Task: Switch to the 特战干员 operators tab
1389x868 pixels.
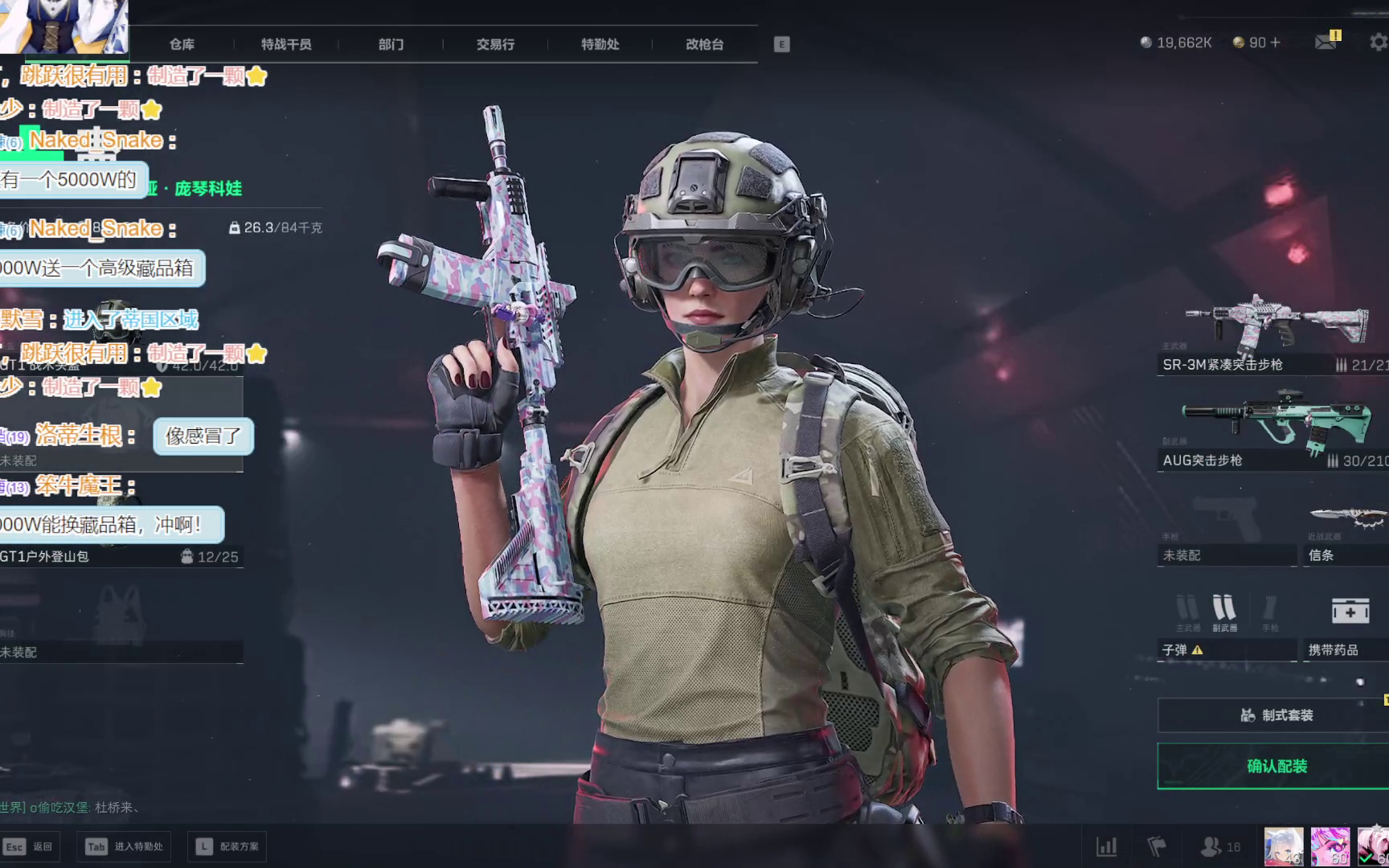Action: tap(286, 44)
